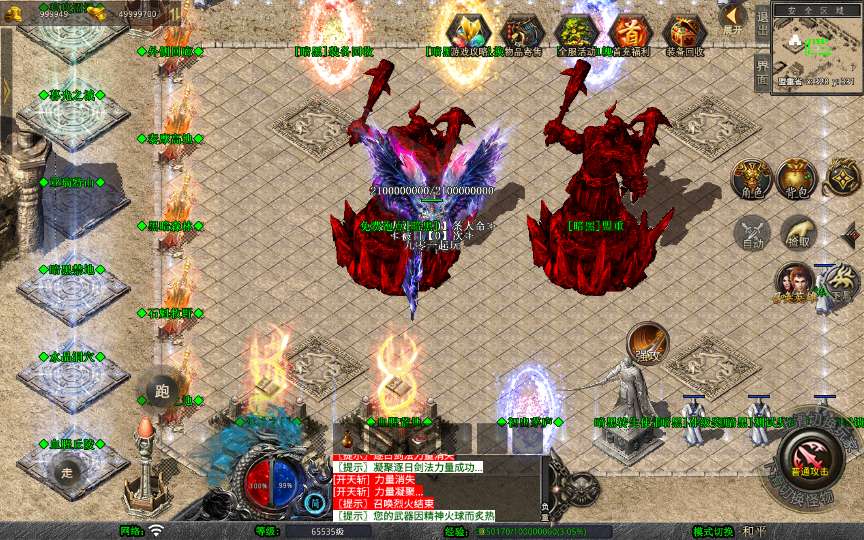The image size is (864, 540).
Task: Open the 首充福利 first-recharge bonus icon
Action: pyautogui.click(x=628, y=32)
